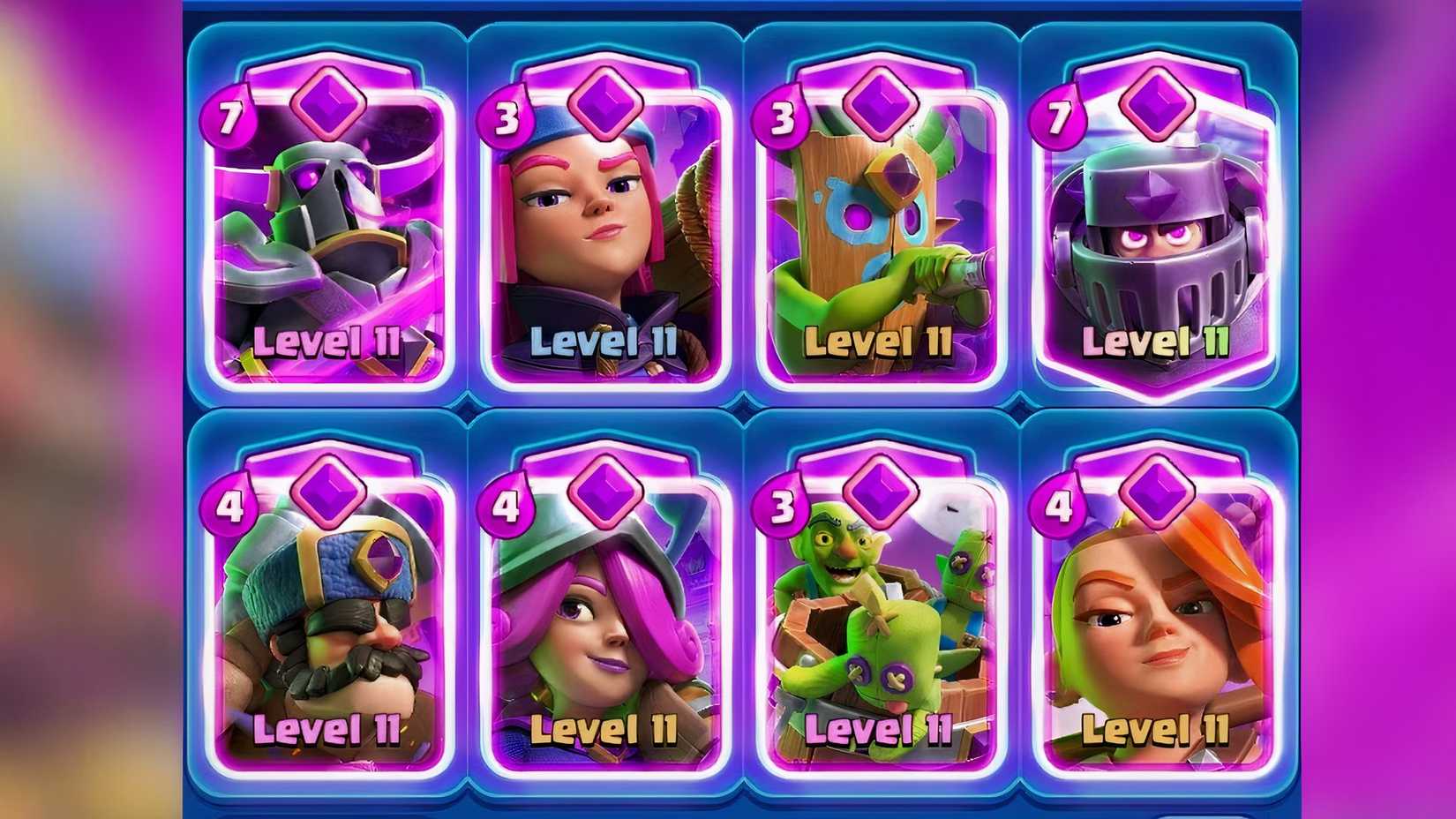The width and height of the screenshot is (1456, 819).
Task: Click the Level 11 text on Mega Knight
Action: coord(1156,342)
